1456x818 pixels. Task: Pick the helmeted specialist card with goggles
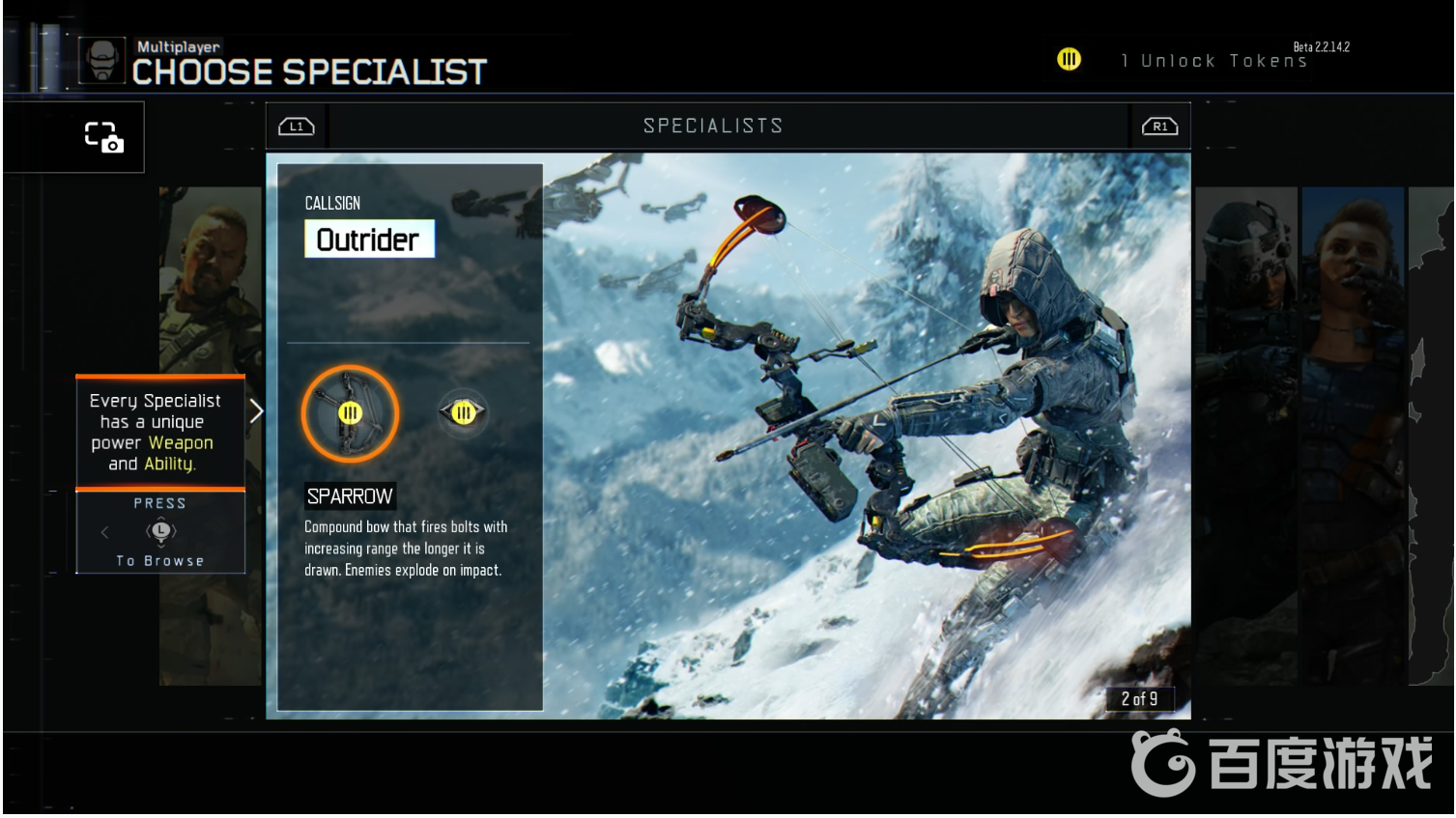click(x=1246, y=435)
